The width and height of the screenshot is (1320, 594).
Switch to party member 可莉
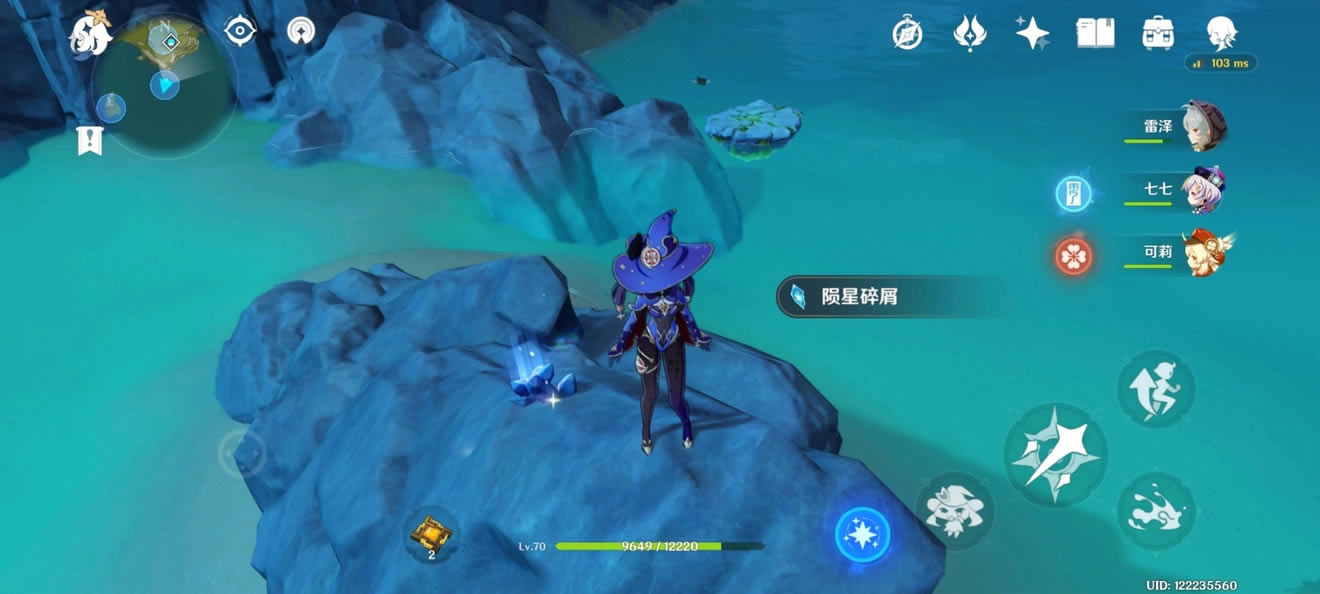(x=1198, y=252)
